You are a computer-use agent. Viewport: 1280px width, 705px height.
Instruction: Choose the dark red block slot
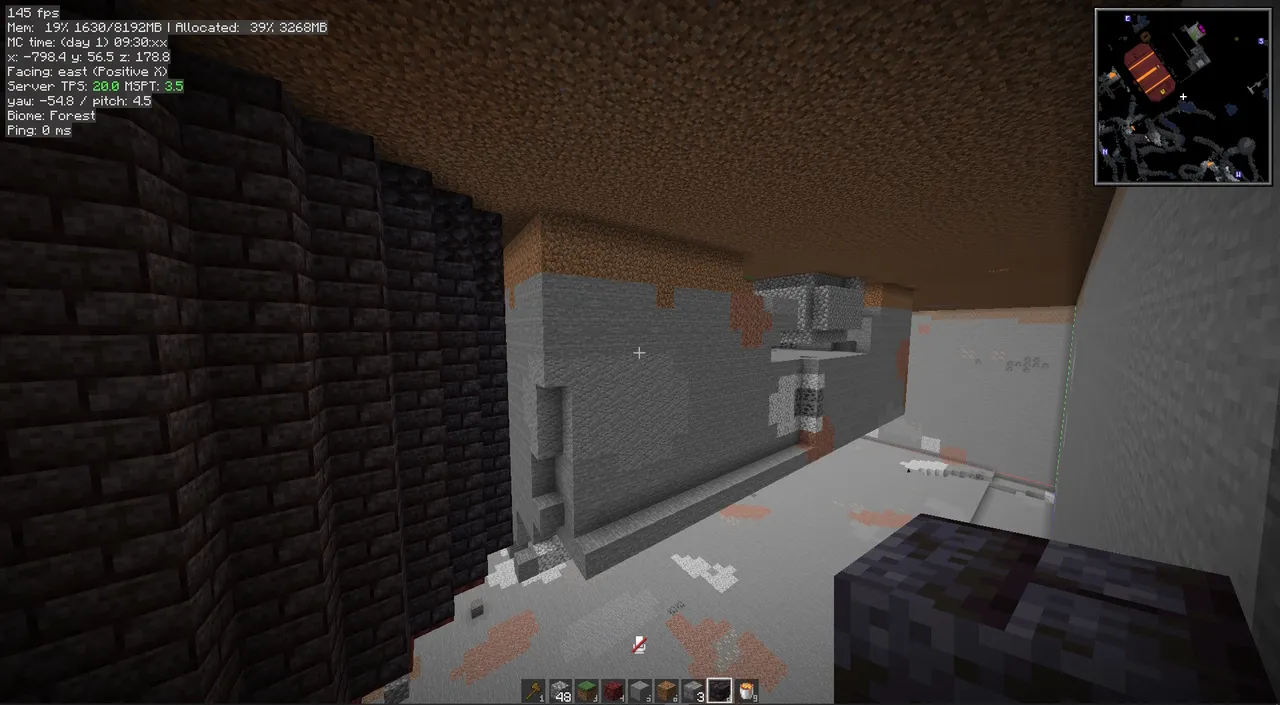[613, 690]
